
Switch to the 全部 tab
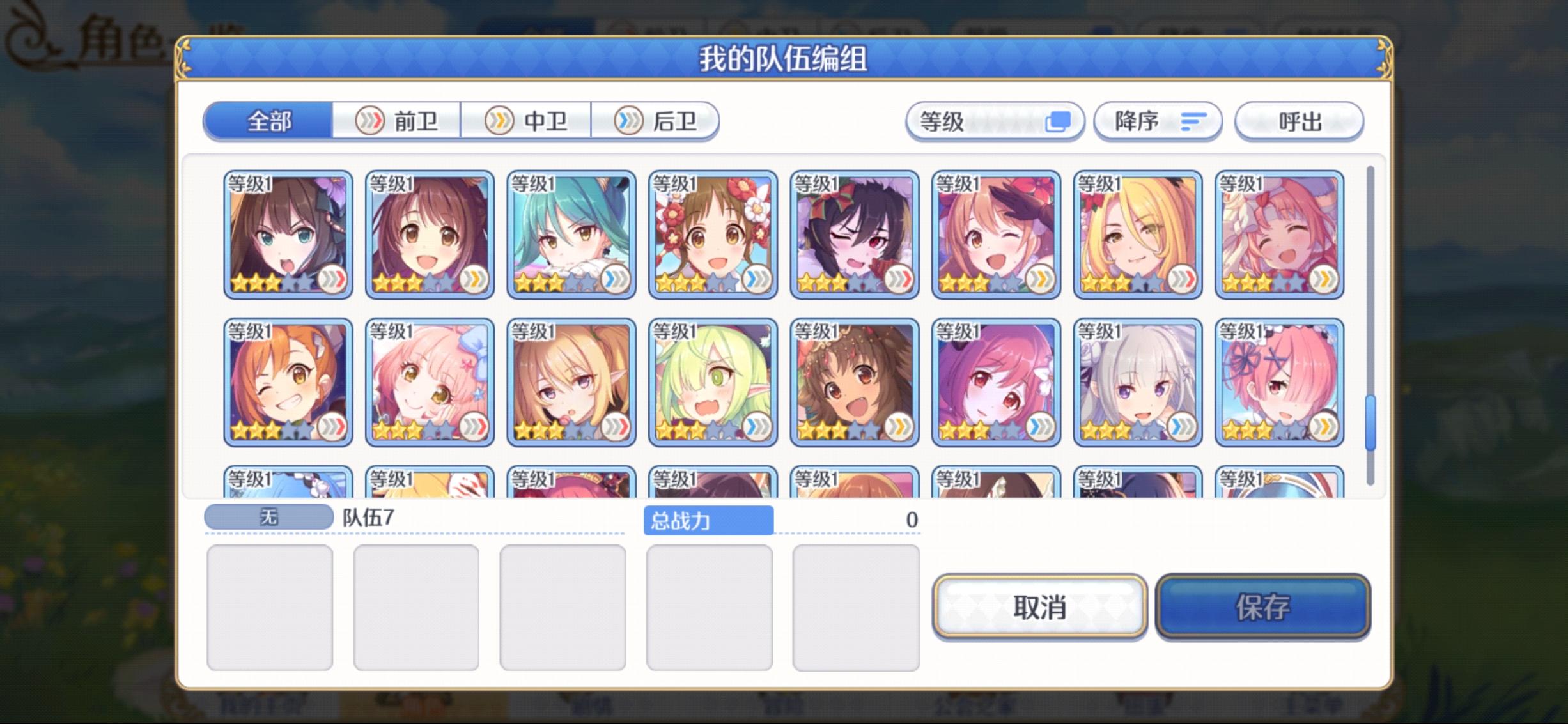(x=268, y=121)
